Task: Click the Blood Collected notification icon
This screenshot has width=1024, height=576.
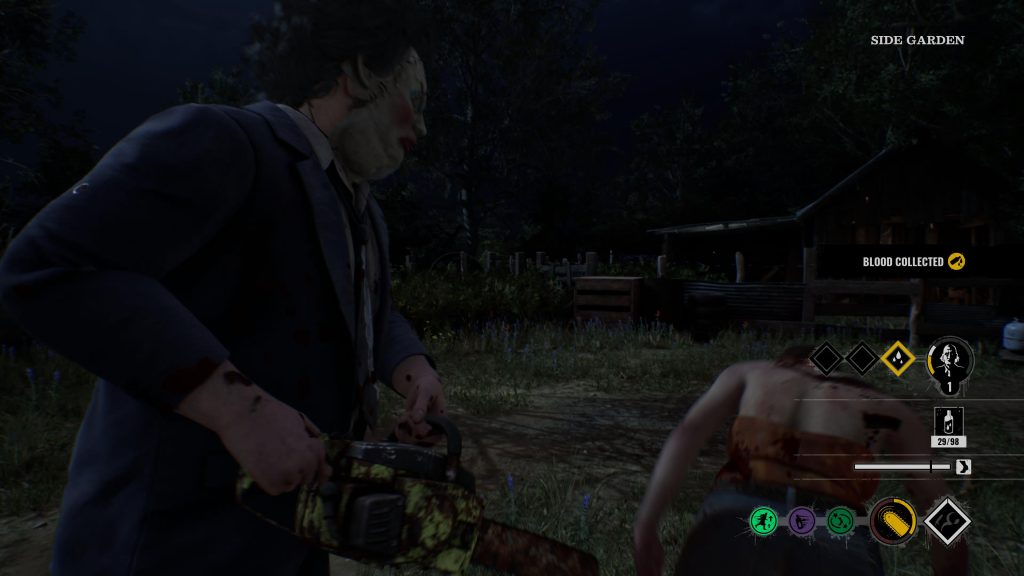Action: 957,262
